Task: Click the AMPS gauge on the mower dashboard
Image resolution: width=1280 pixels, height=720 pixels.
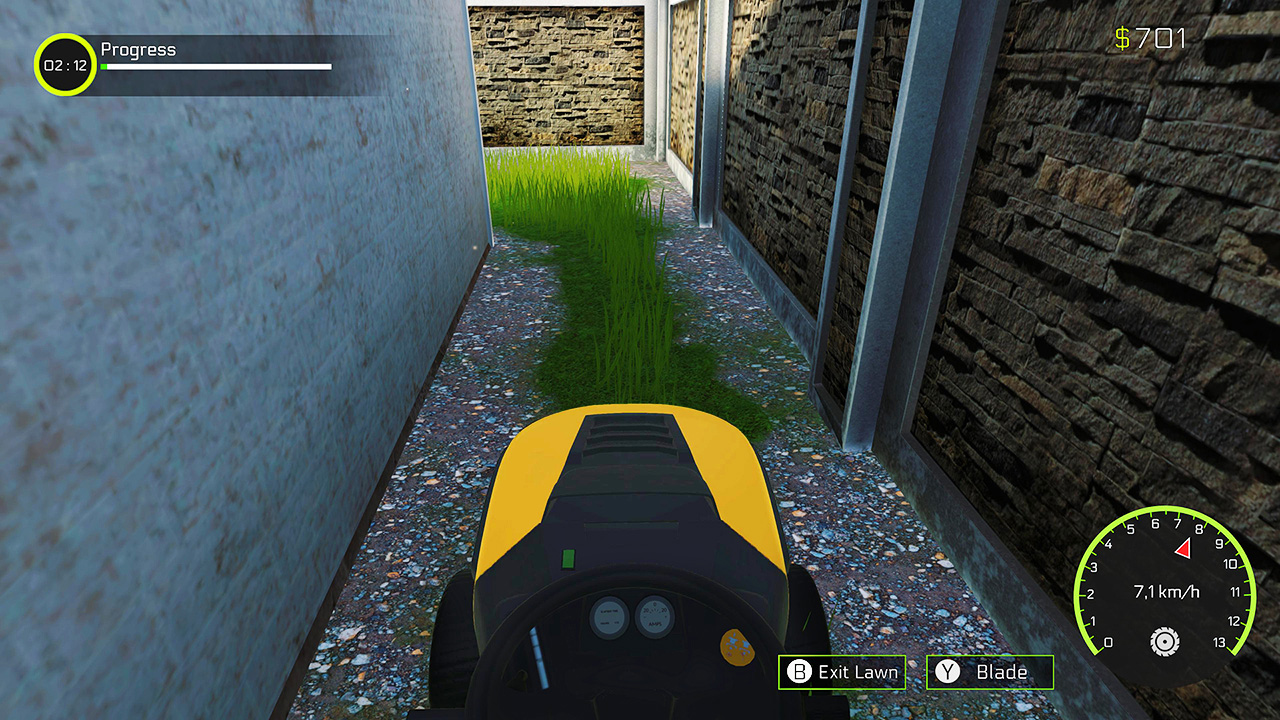Action: (654, 614)
